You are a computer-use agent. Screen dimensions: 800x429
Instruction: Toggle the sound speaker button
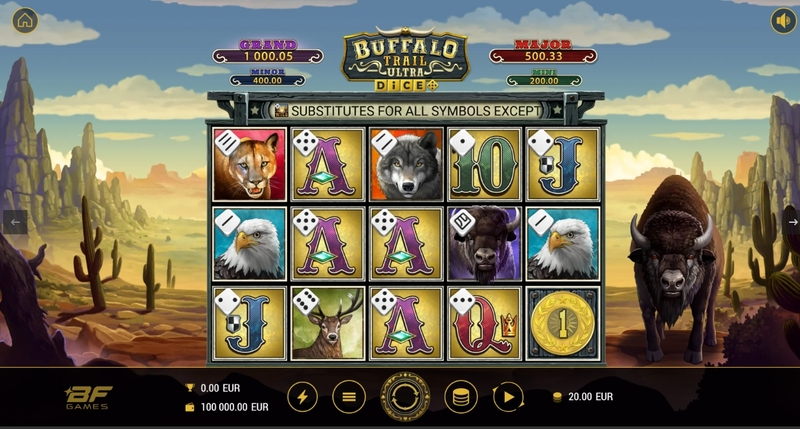click(x=781, y=20)
